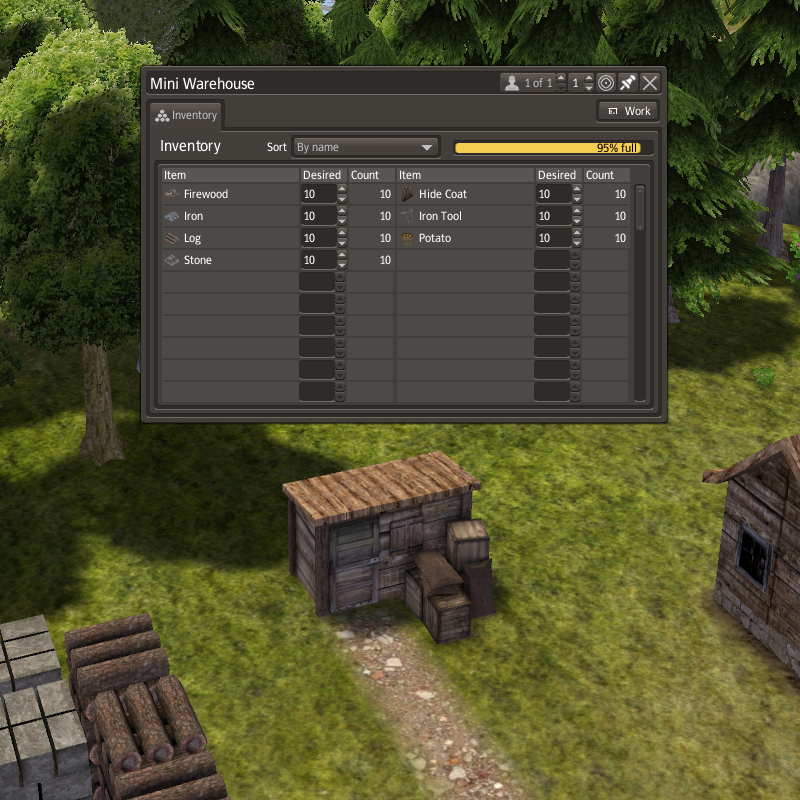Viewport: 800px width, 800px height.
Task: Select the Potato item row
Action: pyautogui.click(x=465, y=238)
